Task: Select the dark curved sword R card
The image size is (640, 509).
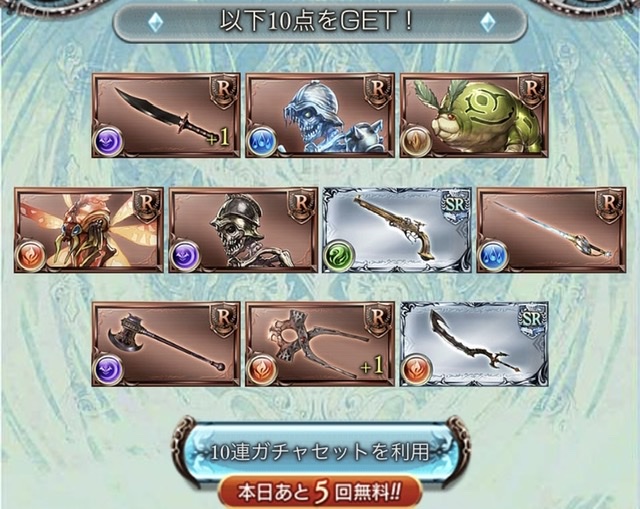Action: point(166,115)
